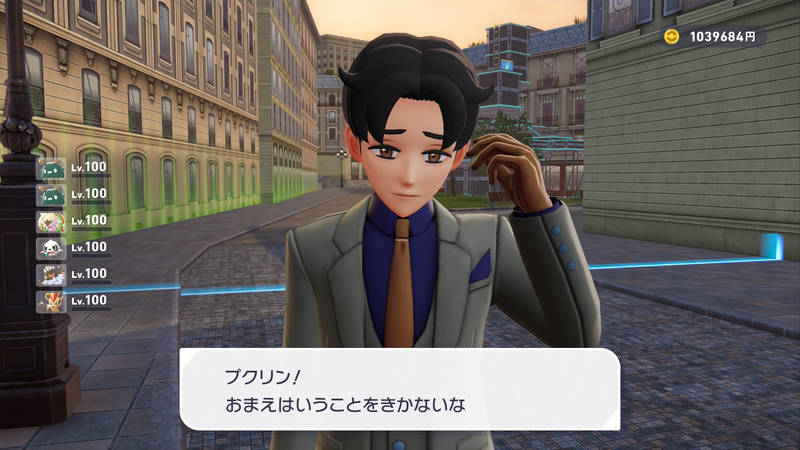800x450 pixels.
Task: Select the white and red party Pokémon
Action: 51,221
